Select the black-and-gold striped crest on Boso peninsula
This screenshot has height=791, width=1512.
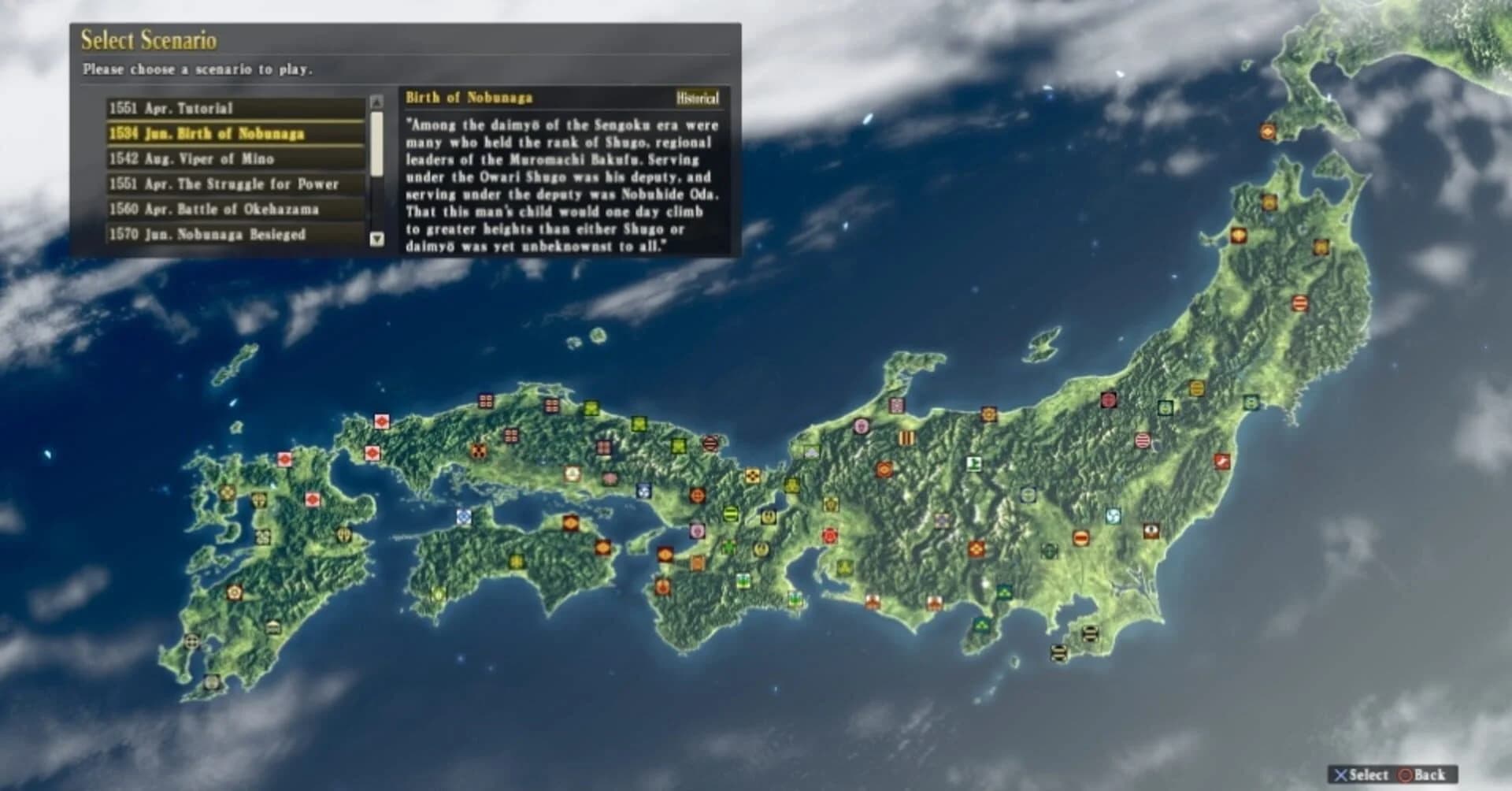[x=1090, y=634]
